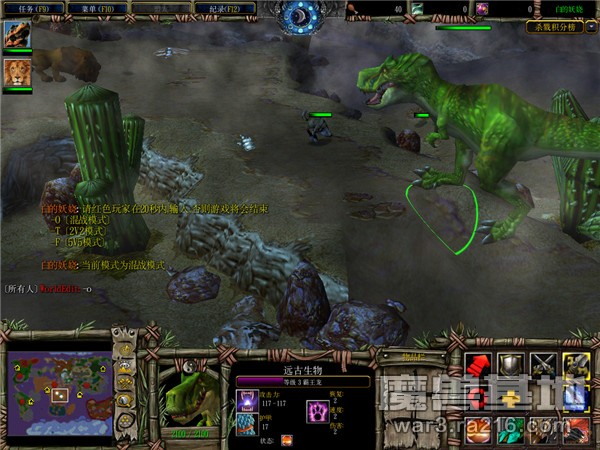Viewport: 600px width, 450px height.
Task: Activate the red arrow Move command
Action: 479,367
